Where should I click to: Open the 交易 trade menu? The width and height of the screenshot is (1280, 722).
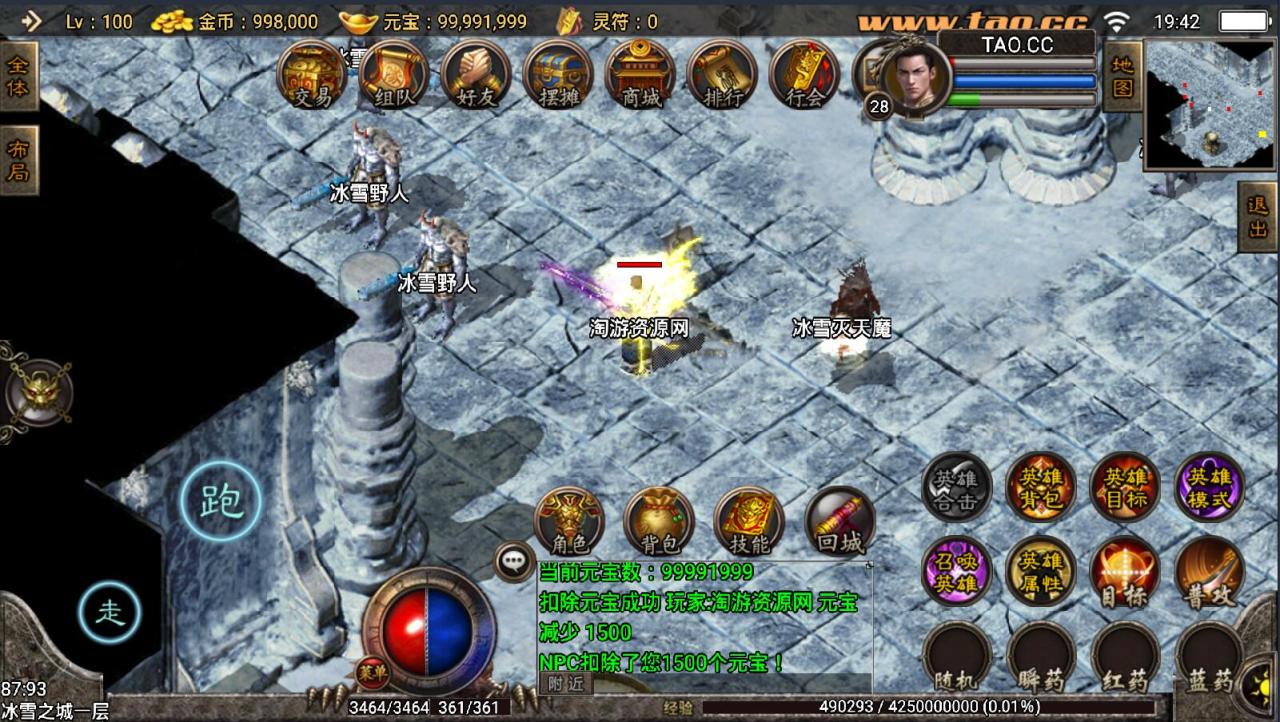(x=312, y=75)
